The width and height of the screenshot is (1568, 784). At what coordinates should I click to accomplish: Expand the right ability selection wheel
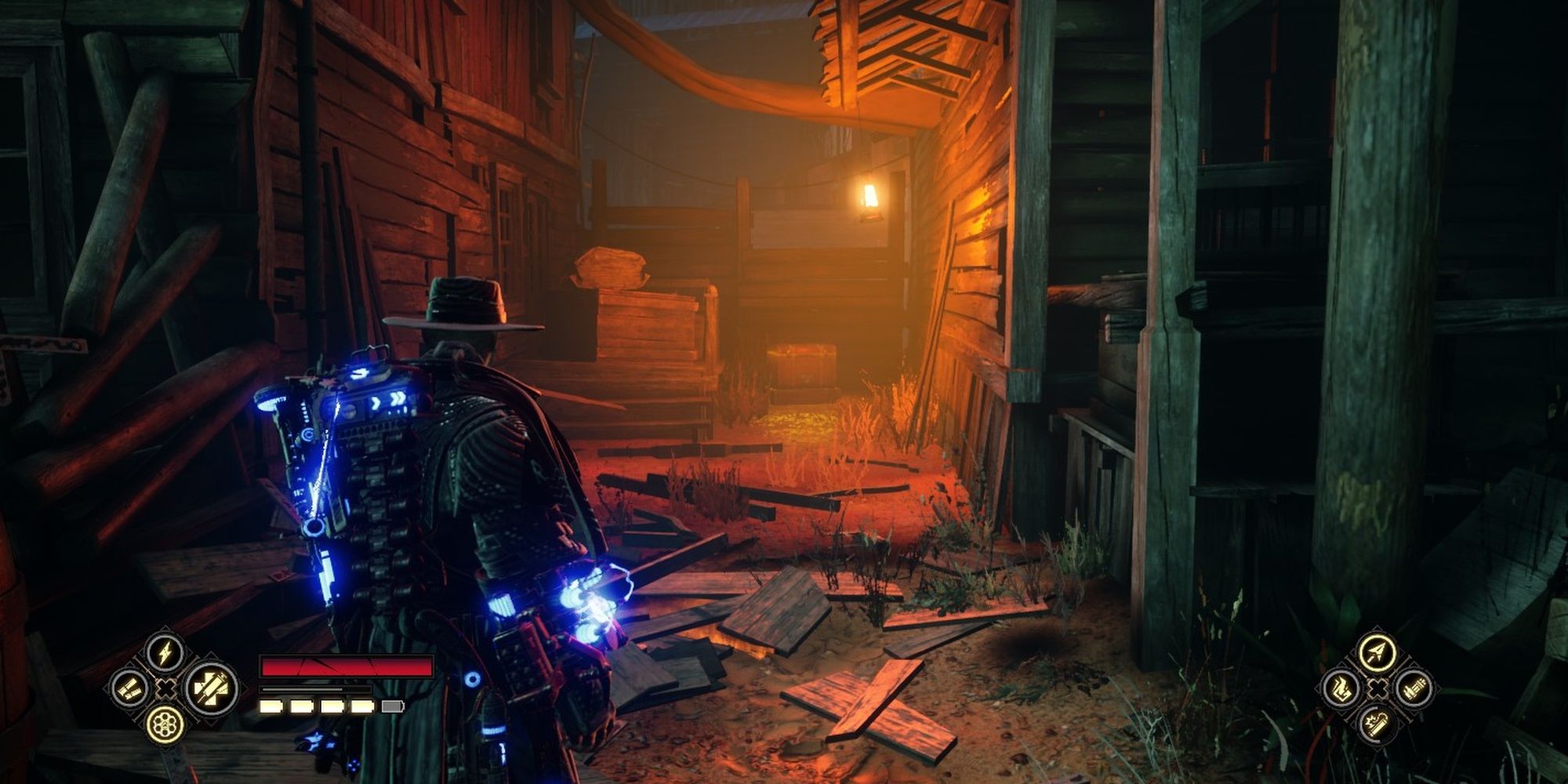coord(1378,689)
